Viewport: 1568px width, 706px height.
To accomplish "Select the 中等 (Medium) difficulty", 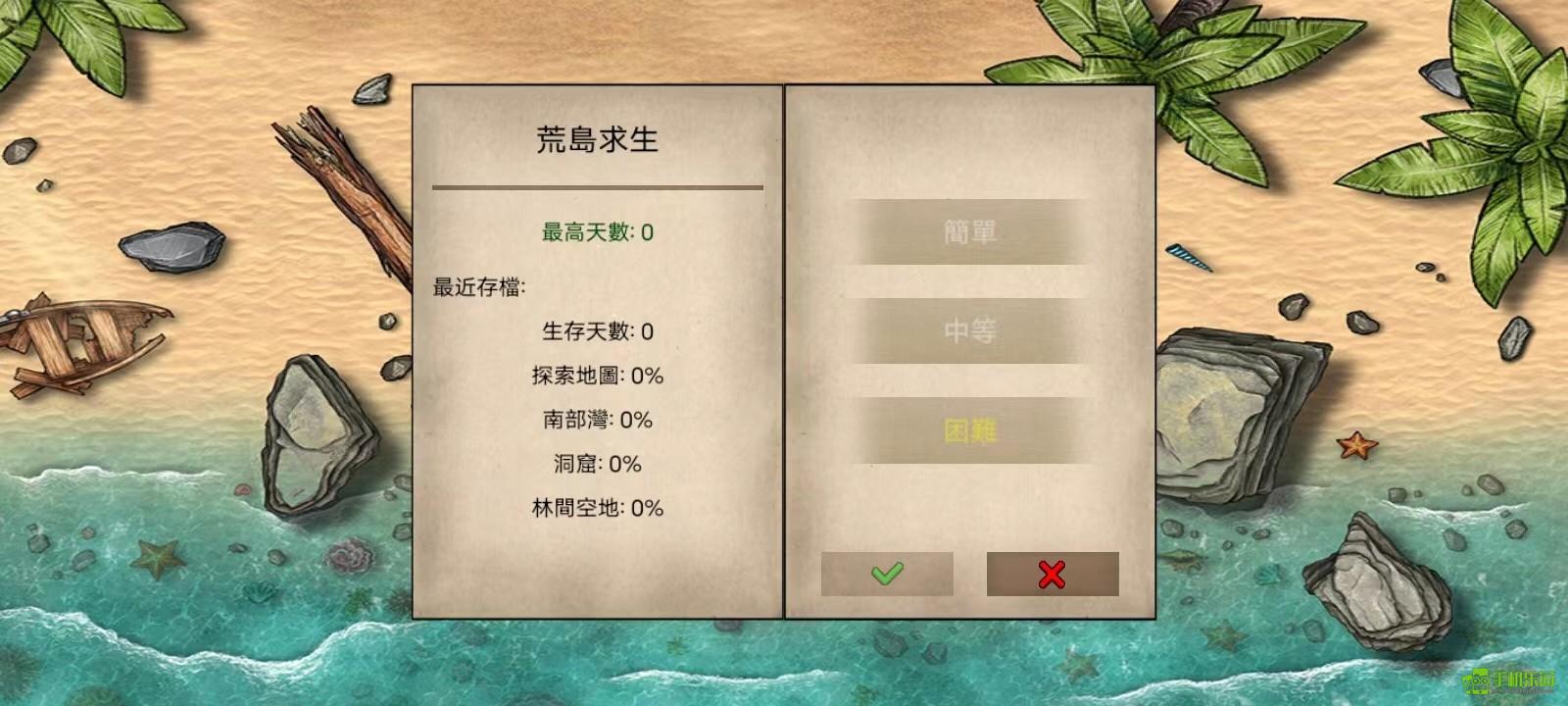I will pos(970,330).
